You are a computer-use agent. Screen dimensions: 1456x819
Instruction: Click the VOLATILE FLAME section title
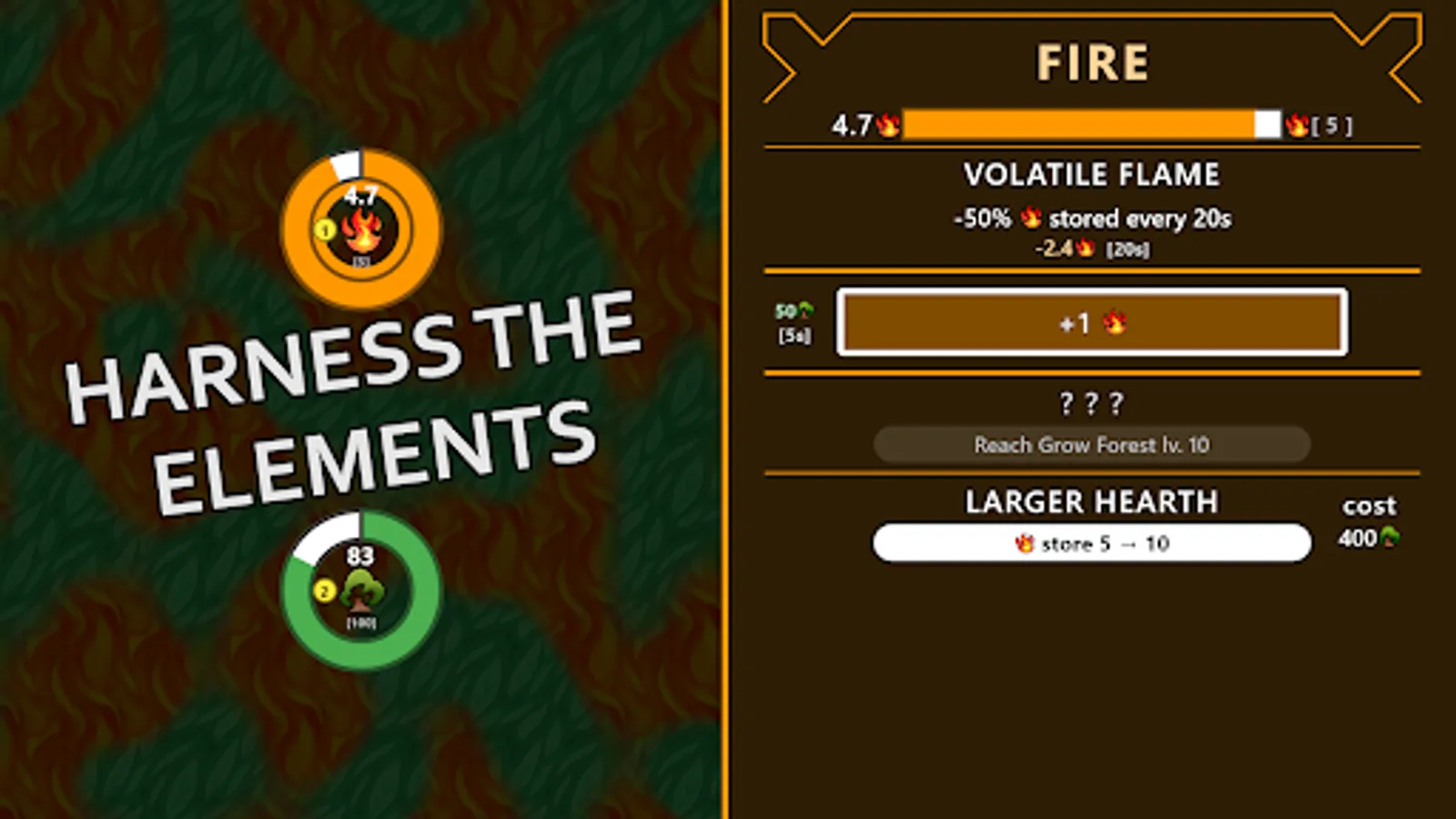coord(1093,175)
